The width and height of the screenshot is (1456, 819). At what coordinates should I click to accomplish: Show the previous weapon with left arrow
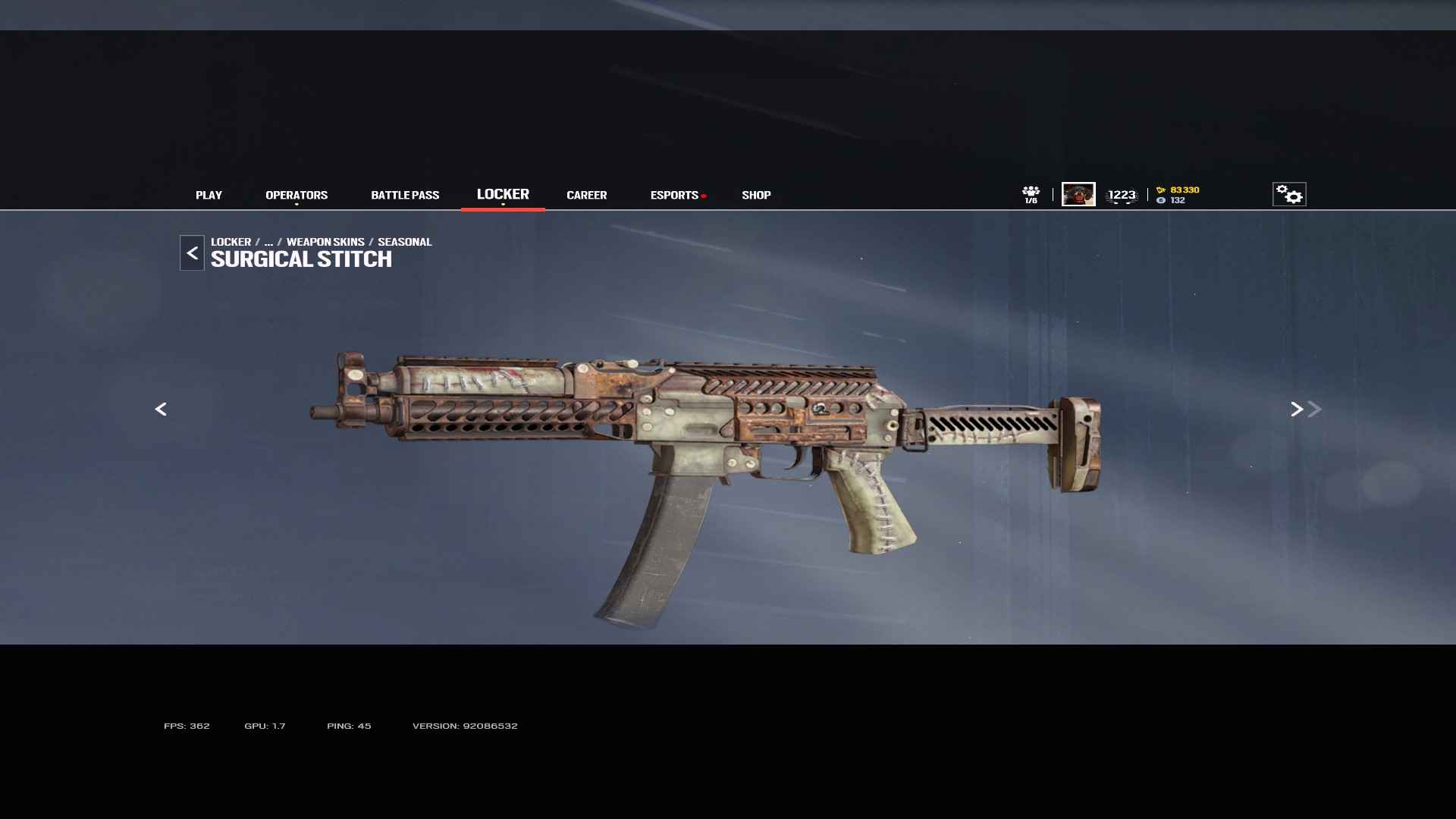(161, 409)
